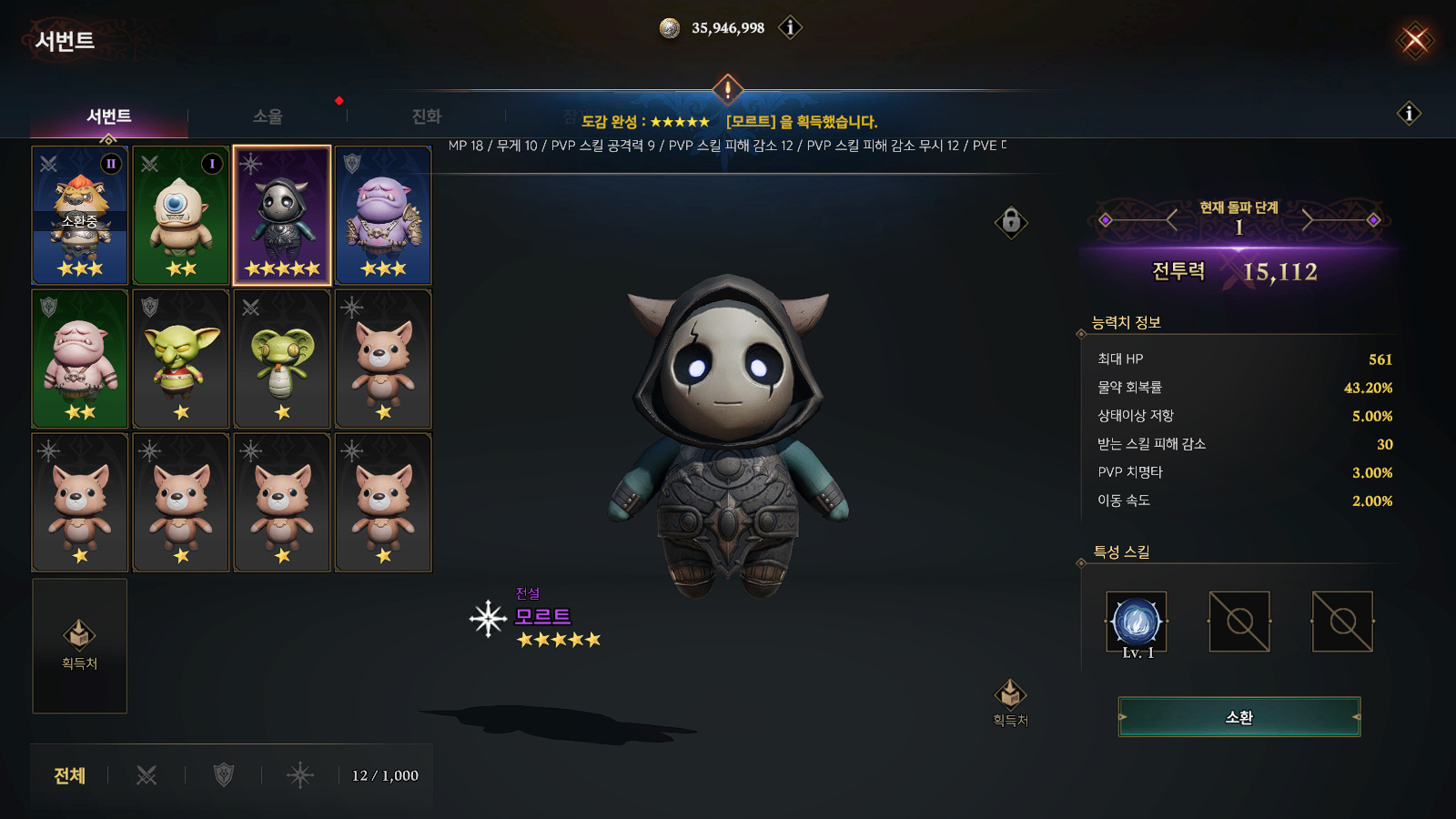This screenshot has height=819, width=1456.
Task: Switch to the 소울 tab
Action: (268, 116)
